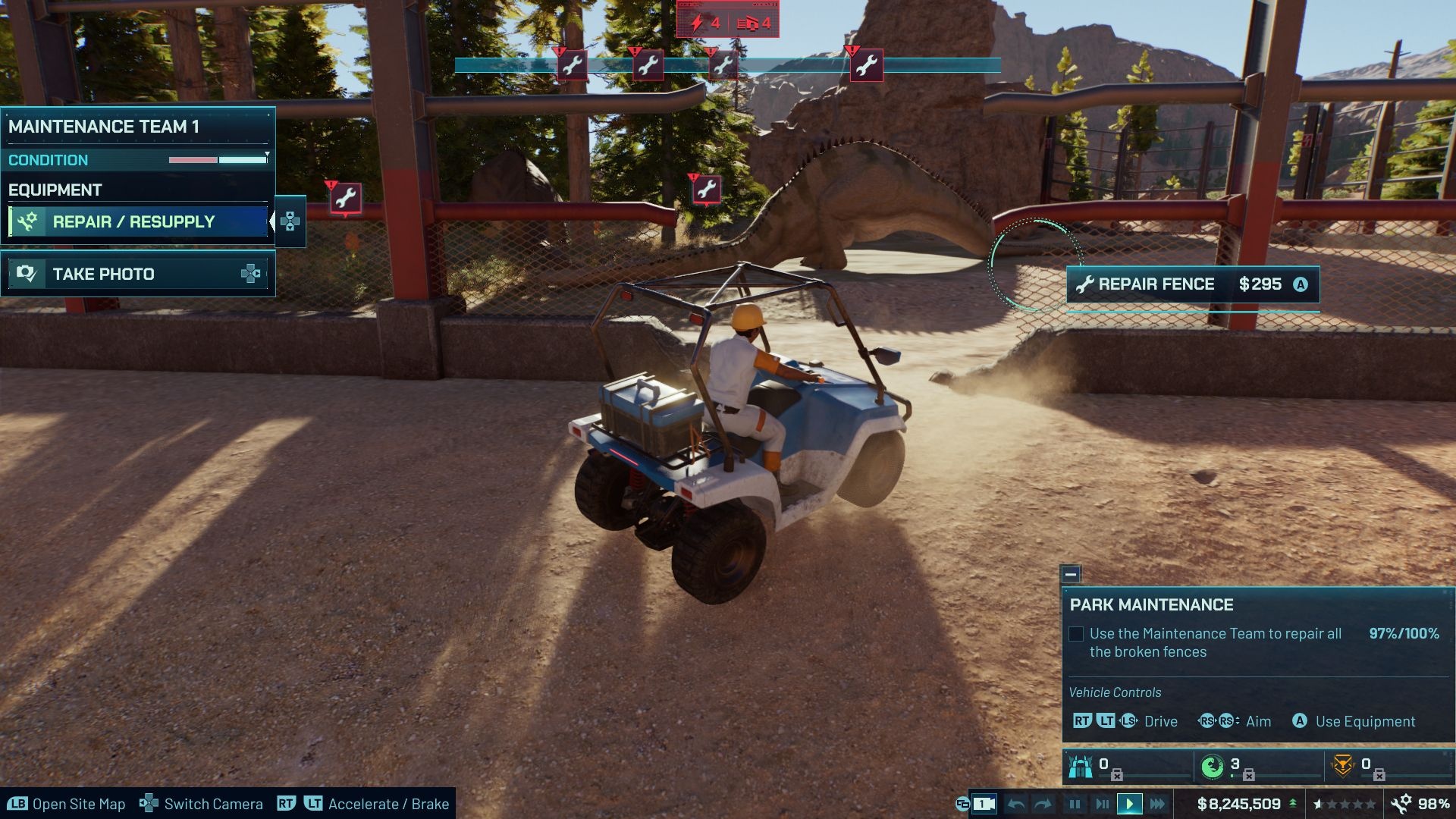Select the Repair / Resupply equipment

(x=138, y=221)
